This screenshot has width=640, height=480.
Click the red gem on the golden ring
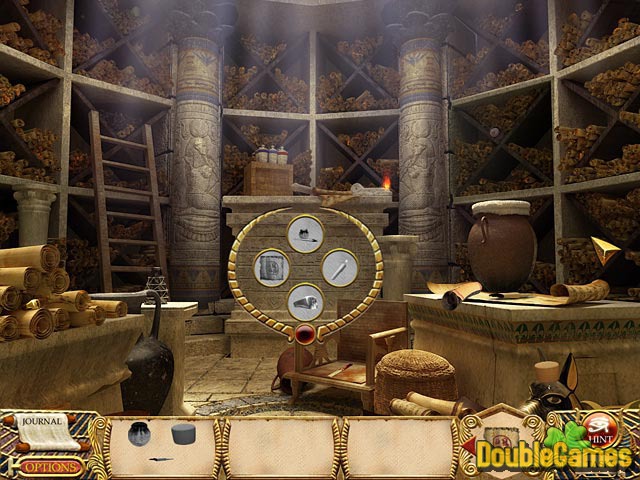click(304, 333)
